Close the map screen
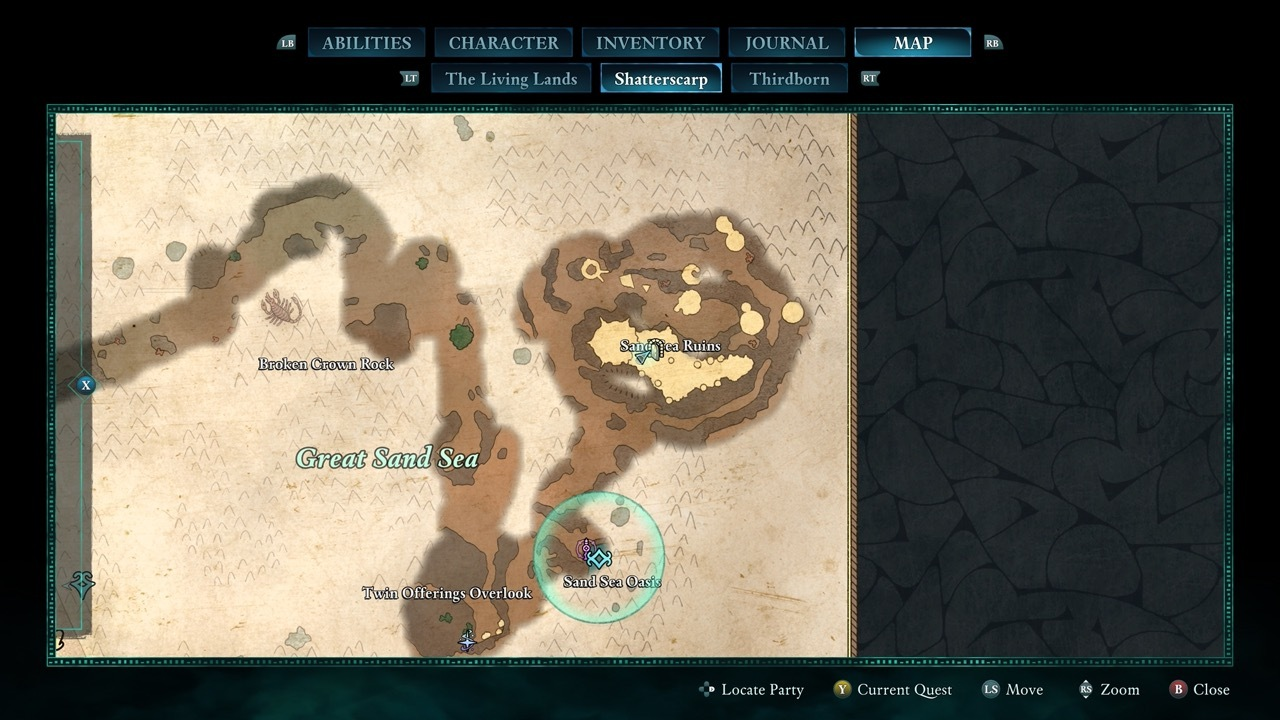Image resolution: width=1280 pixels, height=720 pixels. (x=1200, y=690)
